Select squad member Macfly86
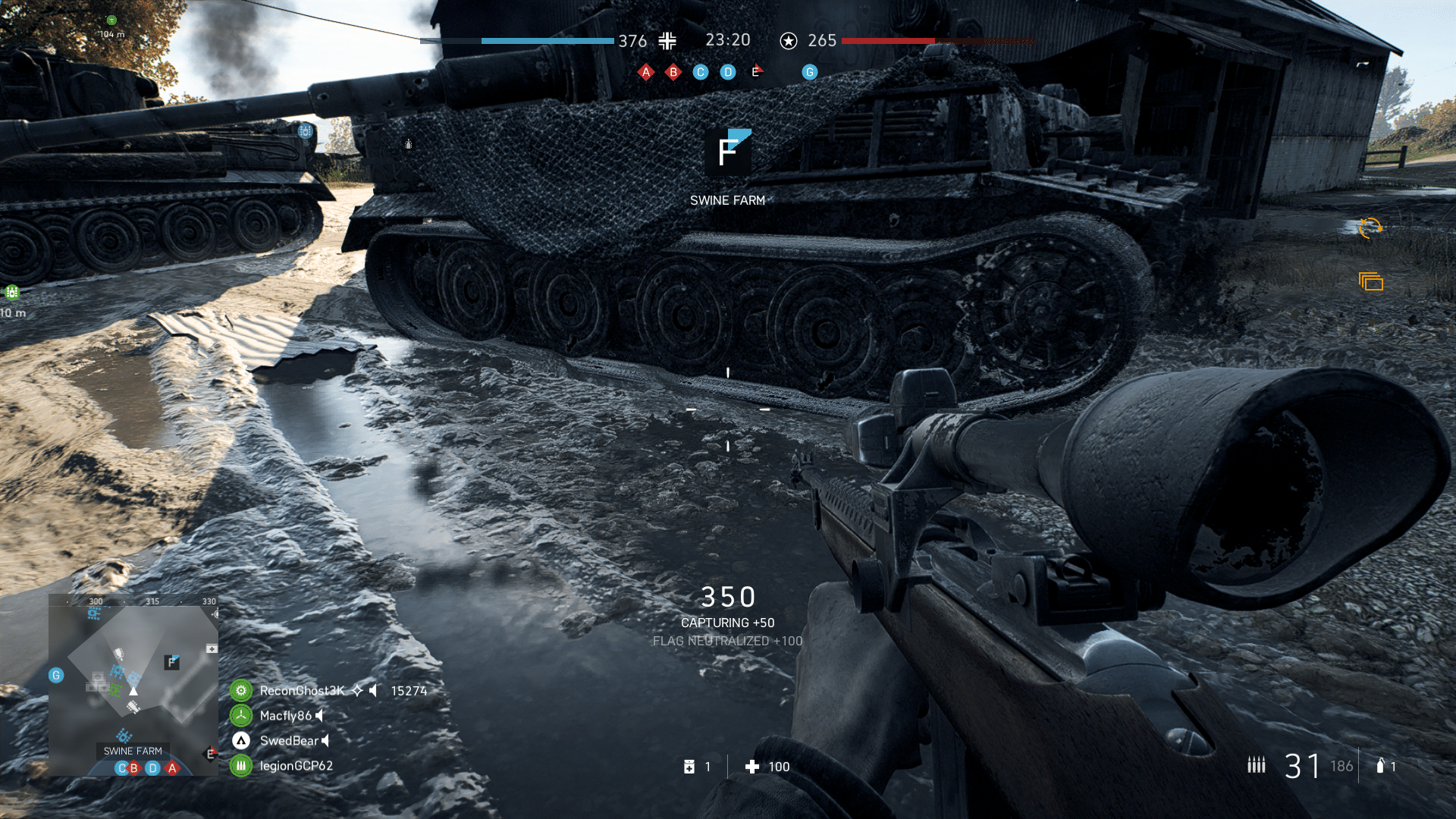Viewport: 1456px width, 819px height. click(x=285, y=716)
